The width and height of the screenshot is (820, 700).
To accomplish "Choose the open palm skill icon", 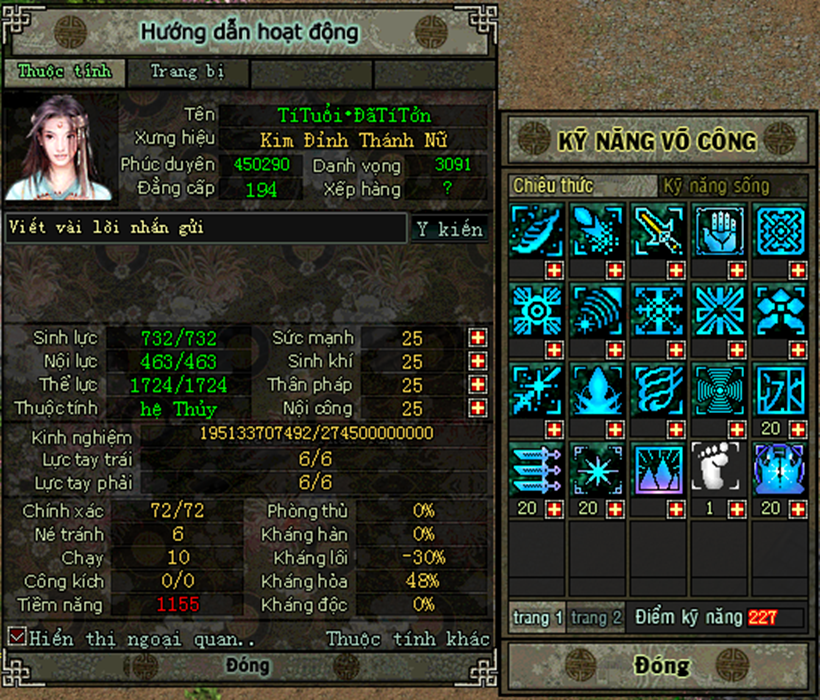I will [720, 231].
